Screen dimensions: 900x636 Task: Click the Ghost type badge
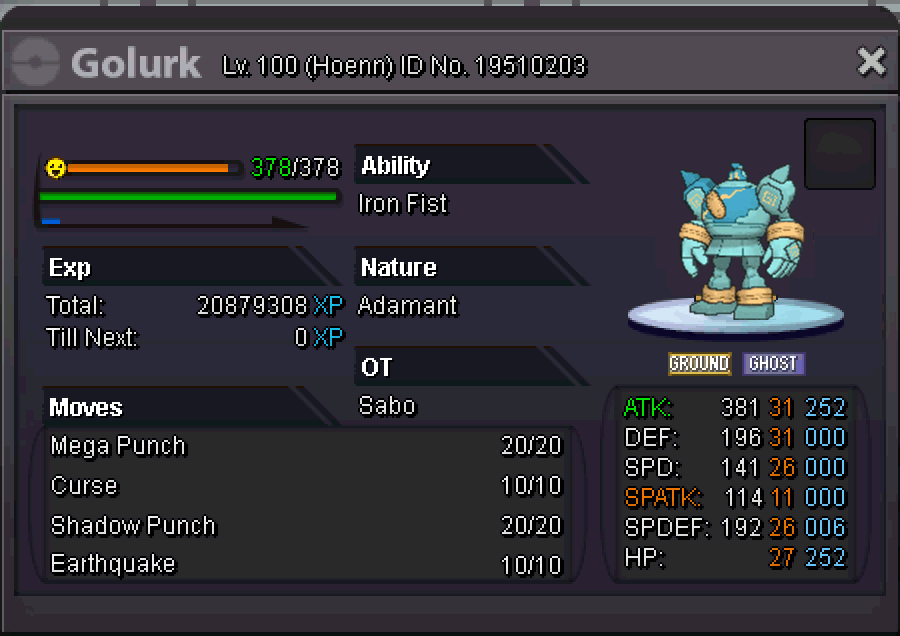coord(773,363)
